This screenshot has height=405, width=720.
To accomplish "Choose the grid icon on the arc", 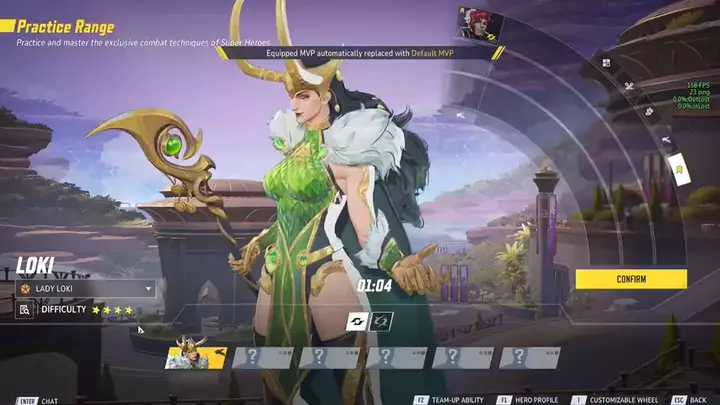I will tap(608, 62).
